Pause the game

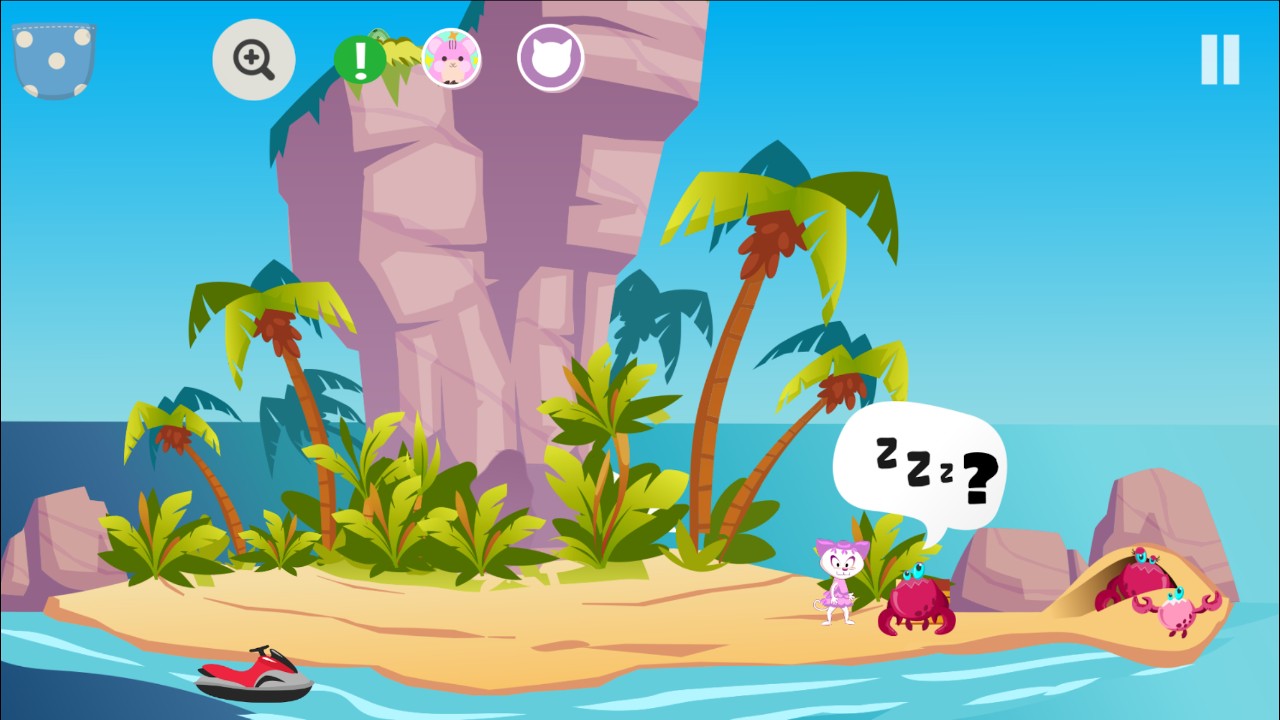(1220, 60)
